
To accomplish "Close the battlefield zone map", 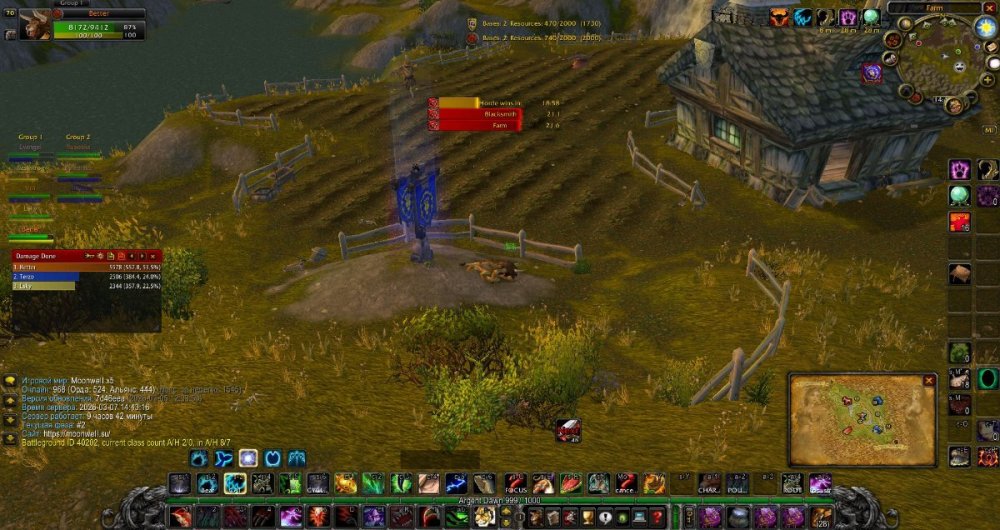I will [x=929, y=381].
